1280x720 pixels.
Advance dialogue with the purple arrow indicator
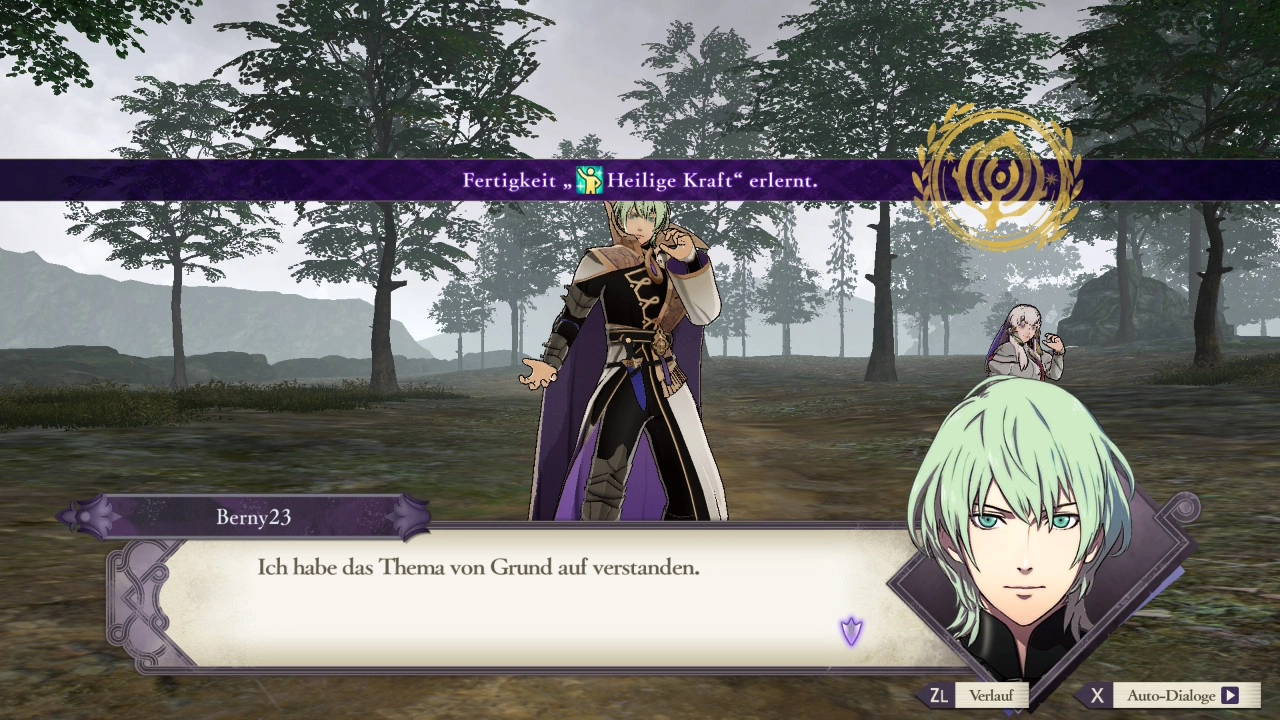pyautogui.click(x=851, y=631)
